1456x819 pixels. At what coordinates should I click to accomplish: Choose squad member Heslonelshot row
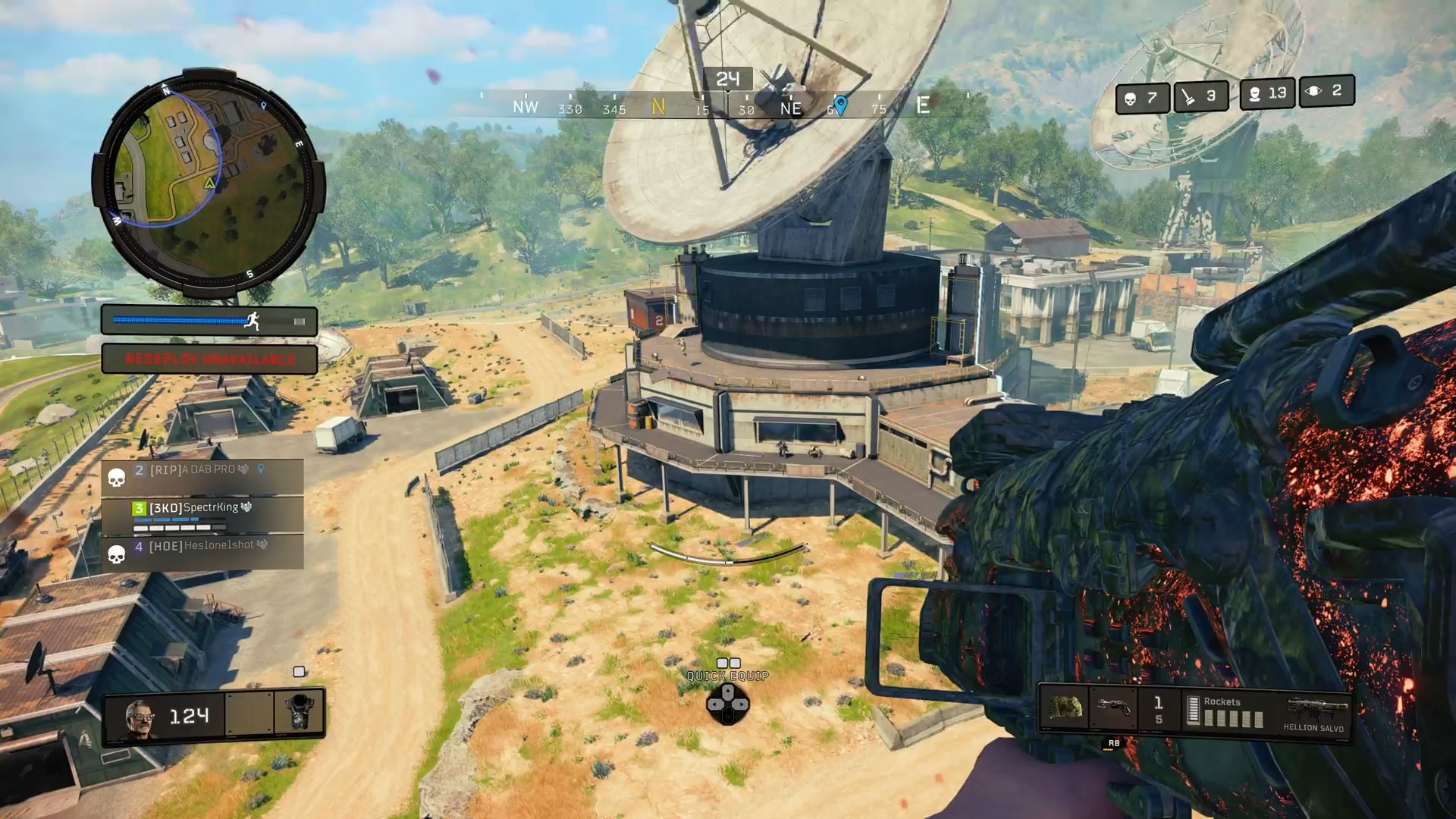tap(202, 551)
